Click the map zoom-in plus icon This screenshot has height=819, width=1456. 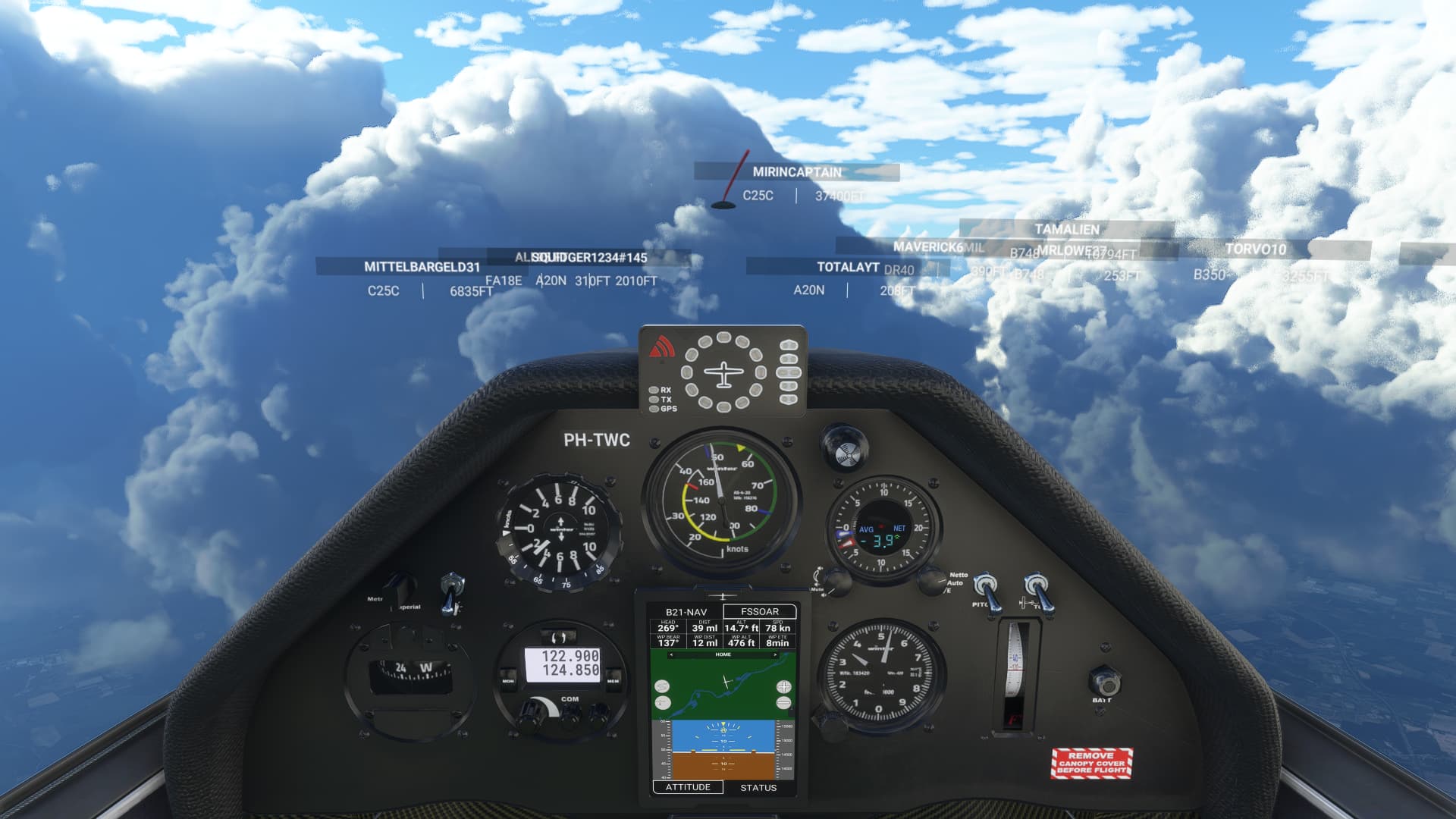pos(784,686)
